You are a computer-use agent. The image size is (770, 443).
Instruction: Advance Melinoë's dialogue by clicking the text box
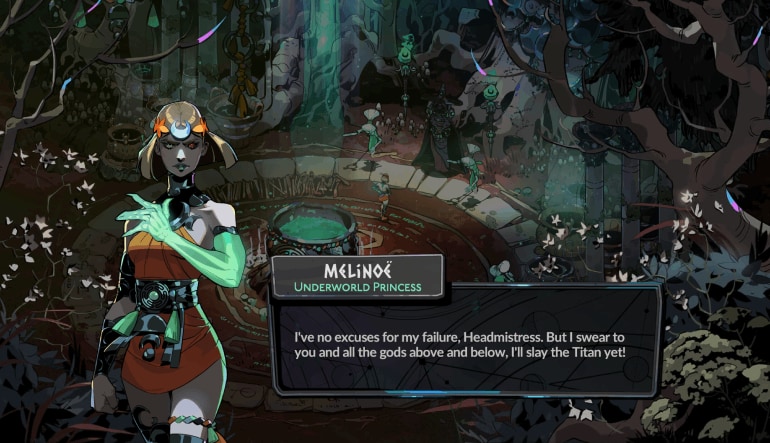[465, 343]
